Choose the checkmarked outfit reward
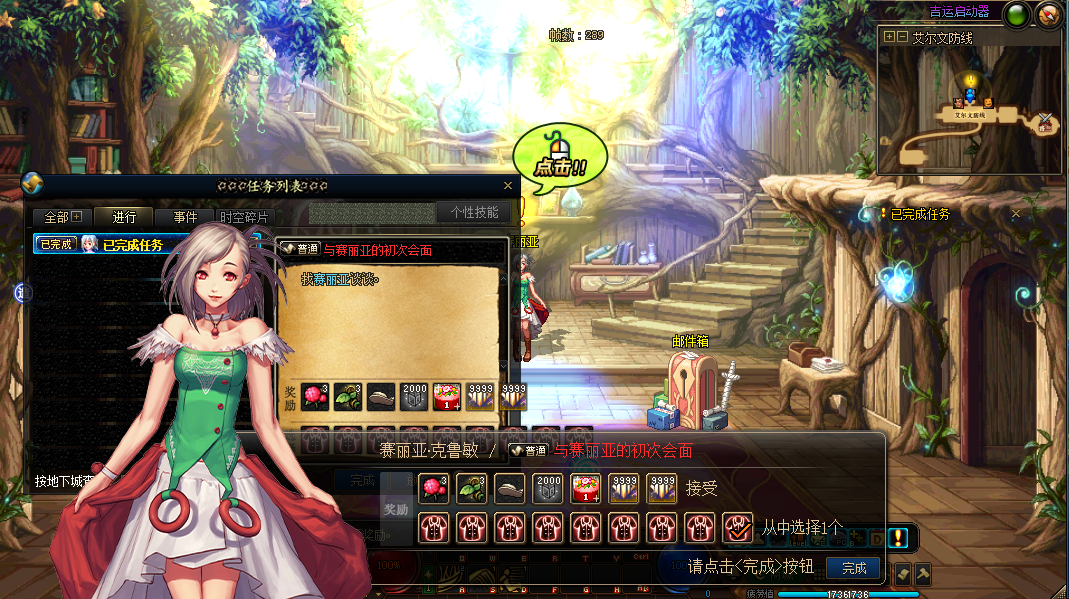This screenshot has height=599, width=1069. [x=738, y=526]
